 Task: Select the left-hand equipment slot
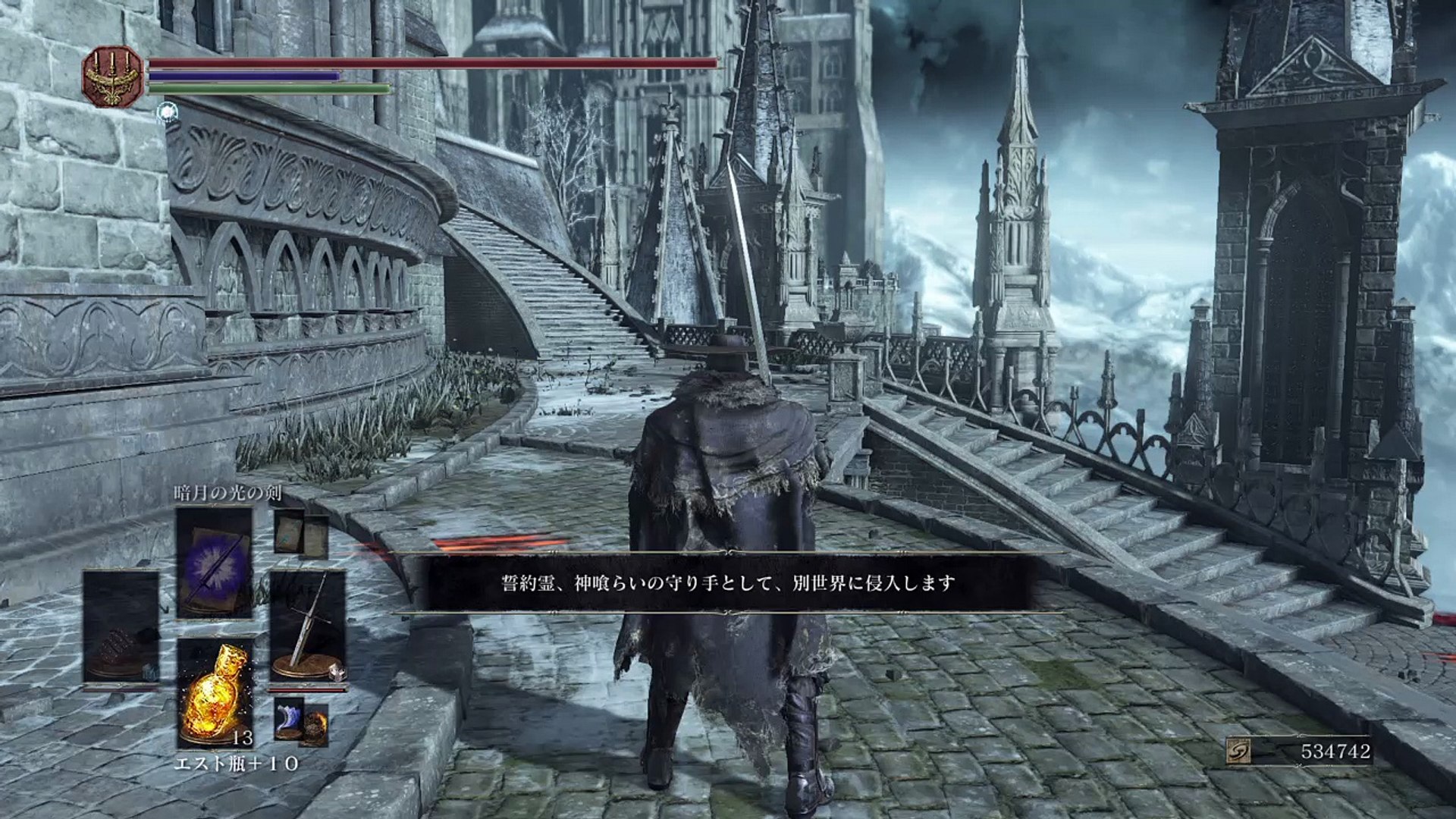pyautogui.click(x=121, y=626)
